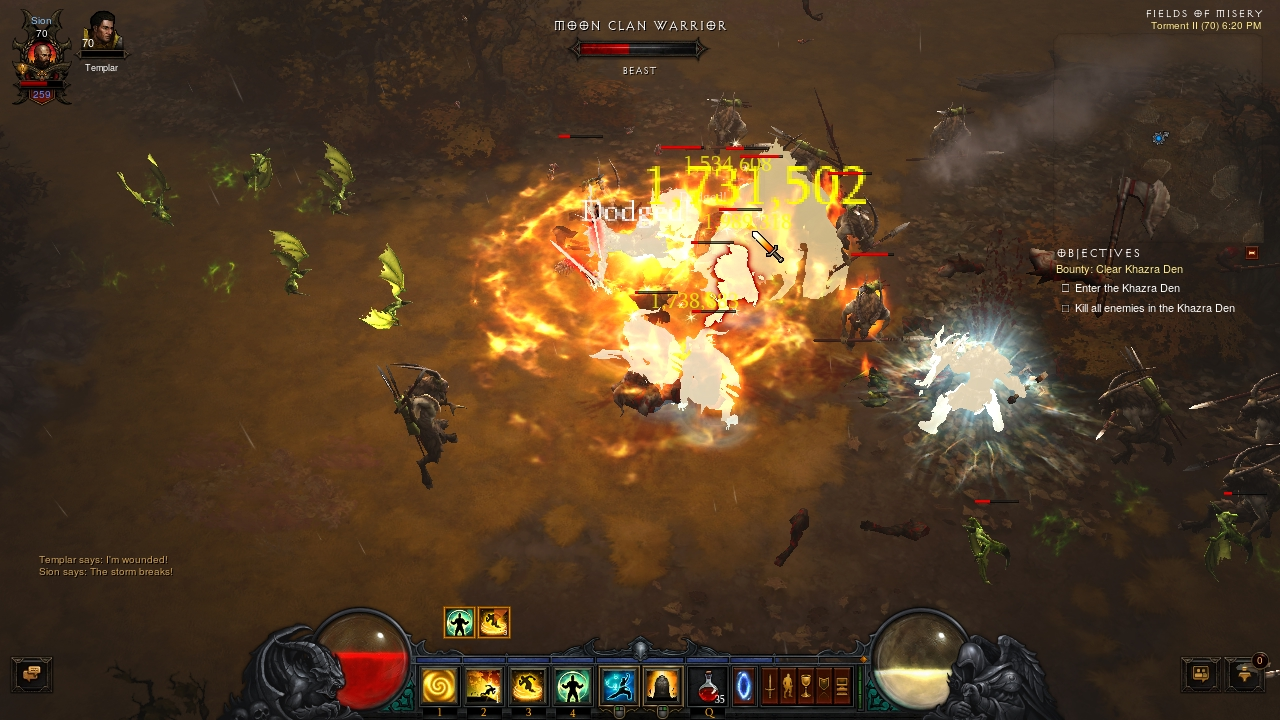This screenshot has width=1280, height=720.
Task: Show notifications button with zero counter
Action: 1243,674
